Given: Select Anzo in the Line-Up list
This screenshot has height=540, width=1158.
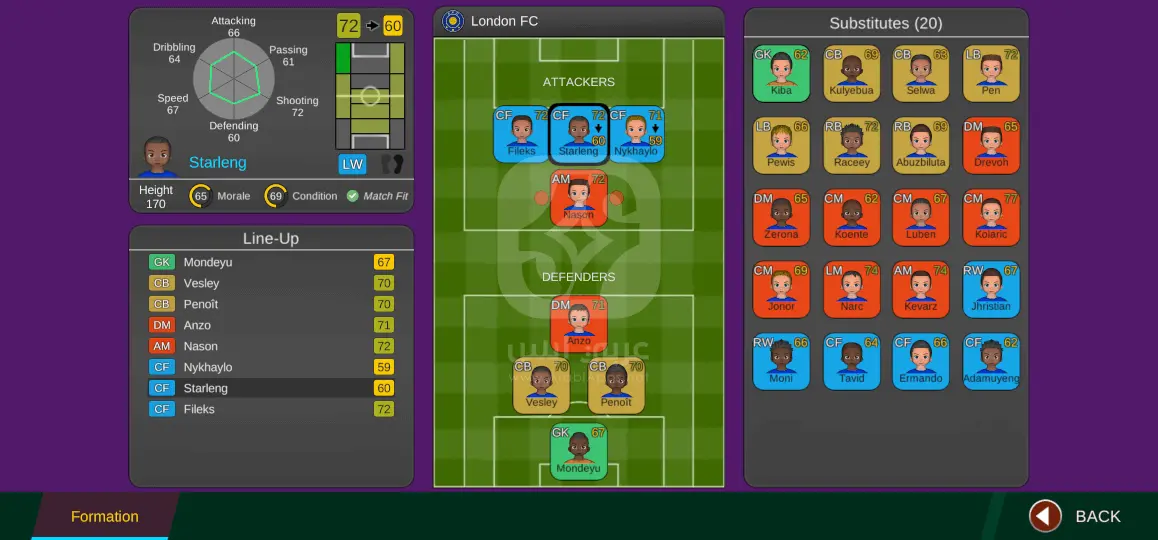Looking at the screenshot, I should [x=271, y=325].
